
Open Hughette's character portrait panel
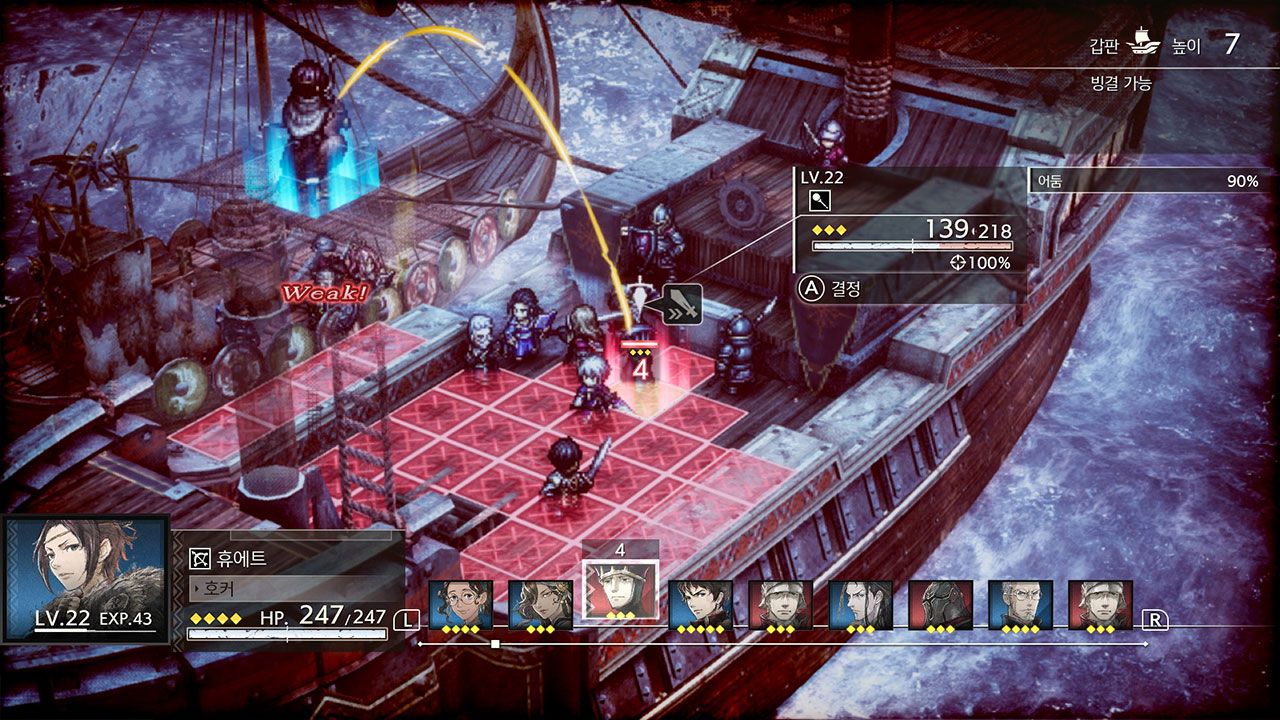point(85,578)
